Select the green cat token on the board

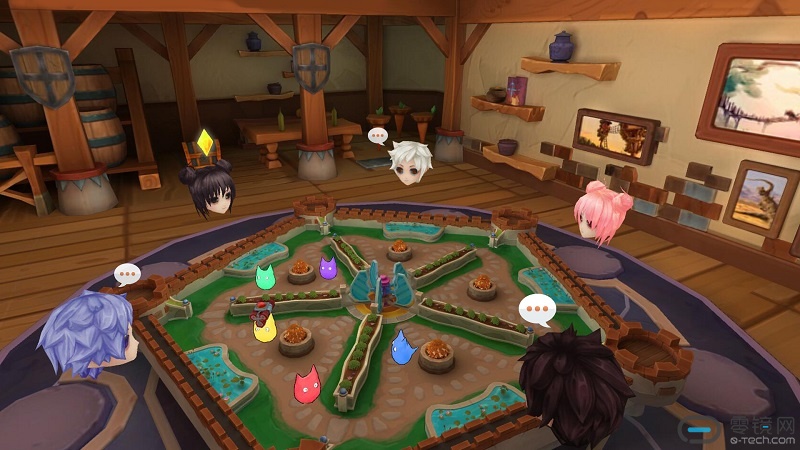click(265, 276)
